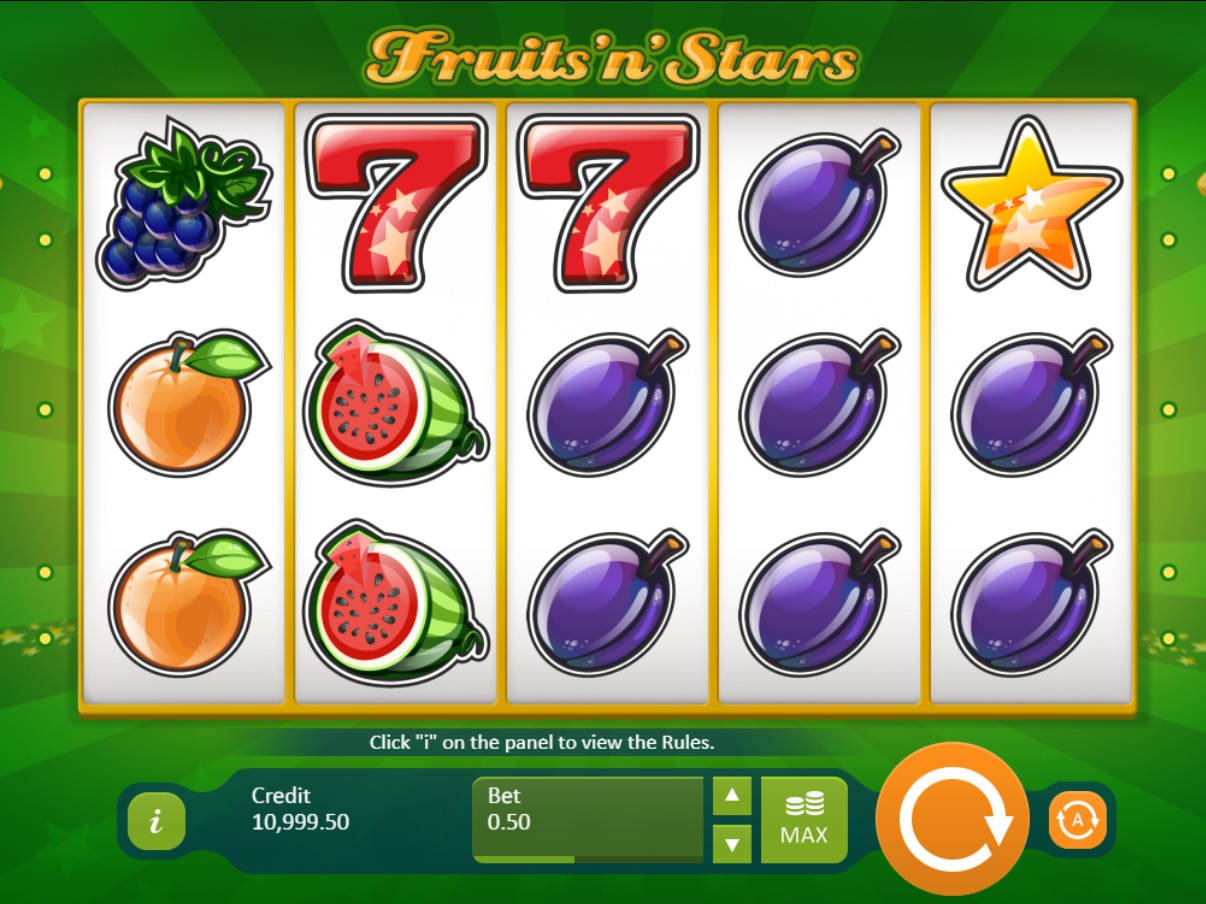The width and height of the screenshot is (1206, 904).
Task: Set the bet to MAX
Action: pos(804,819)
